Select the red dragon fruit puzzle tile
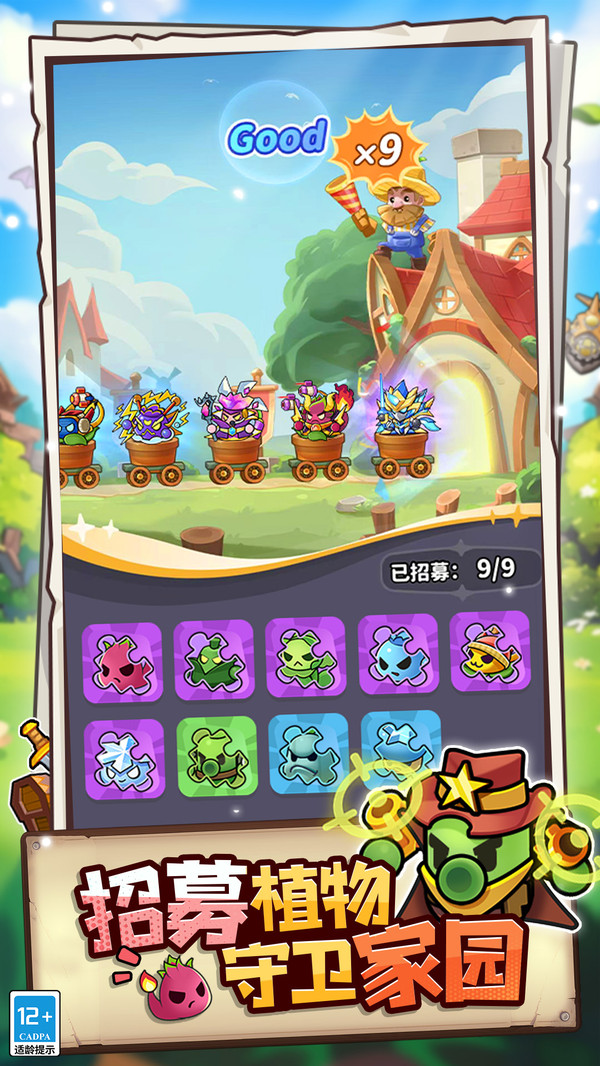The width and height of the screenshot is (600, 1066). 122,661
